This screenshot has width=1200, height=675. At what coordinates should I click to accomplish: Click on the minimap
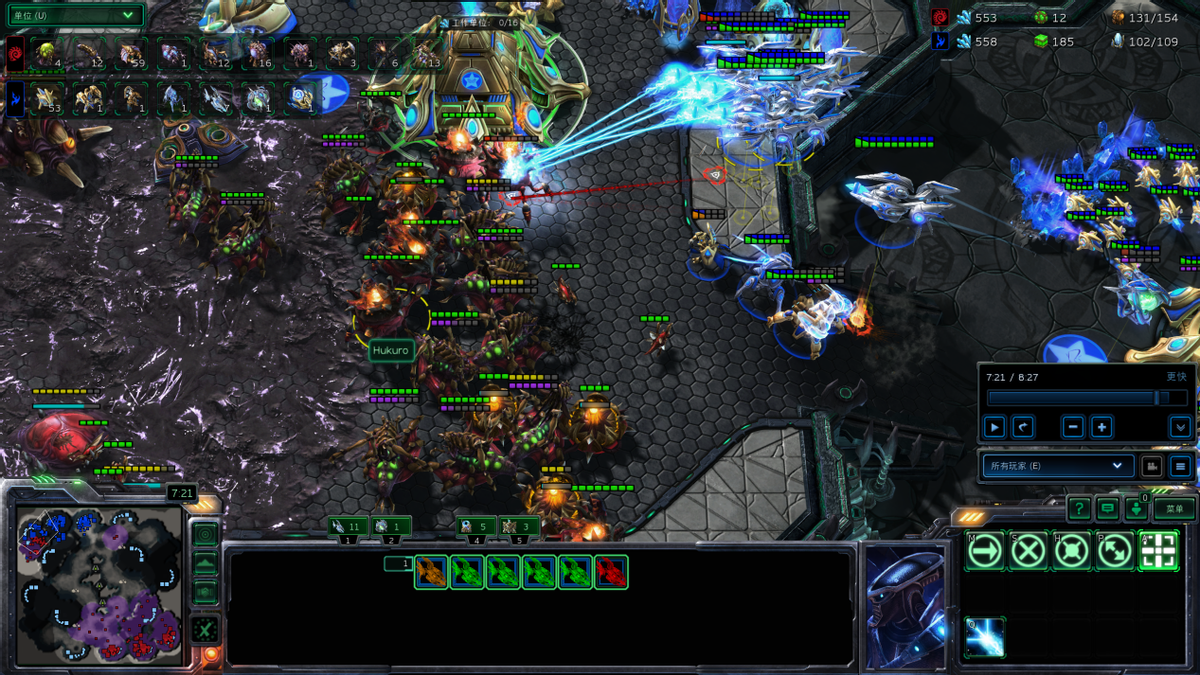point(98,585)
